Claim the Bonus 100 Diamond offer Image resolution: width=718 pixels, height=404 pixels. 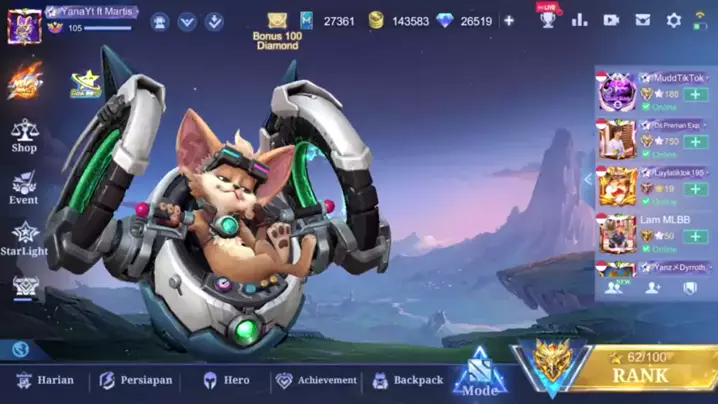(277, 28)
